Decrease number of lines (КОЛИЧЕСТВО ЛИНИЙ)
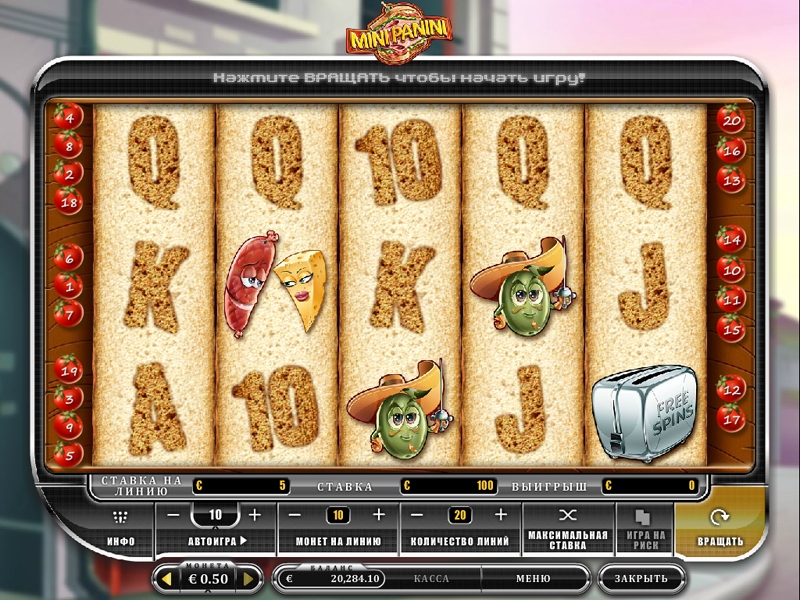800x600 pixels. click(419, 515)
